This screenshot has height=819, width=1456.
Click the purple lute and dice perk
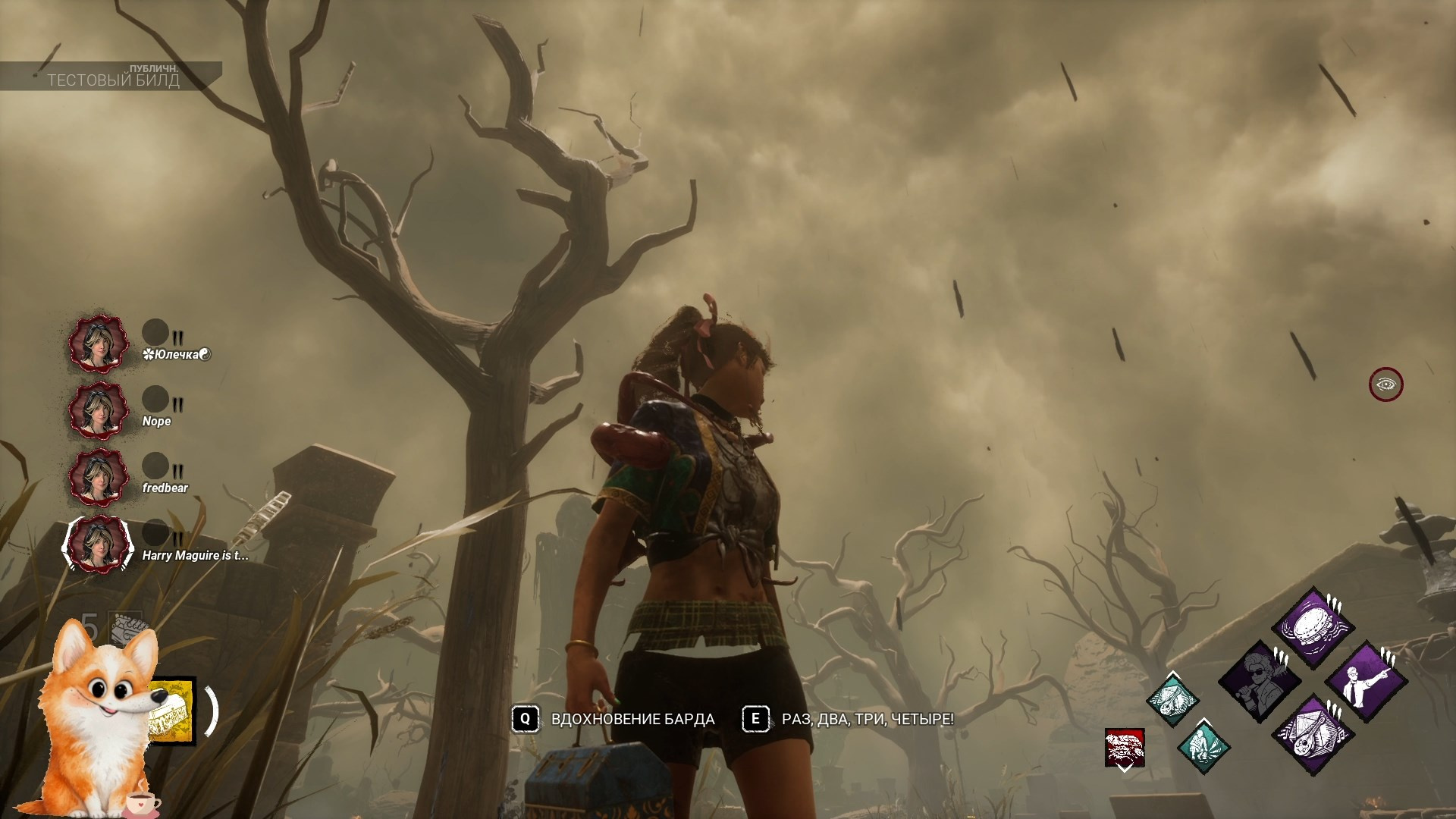click(1313, 735)
